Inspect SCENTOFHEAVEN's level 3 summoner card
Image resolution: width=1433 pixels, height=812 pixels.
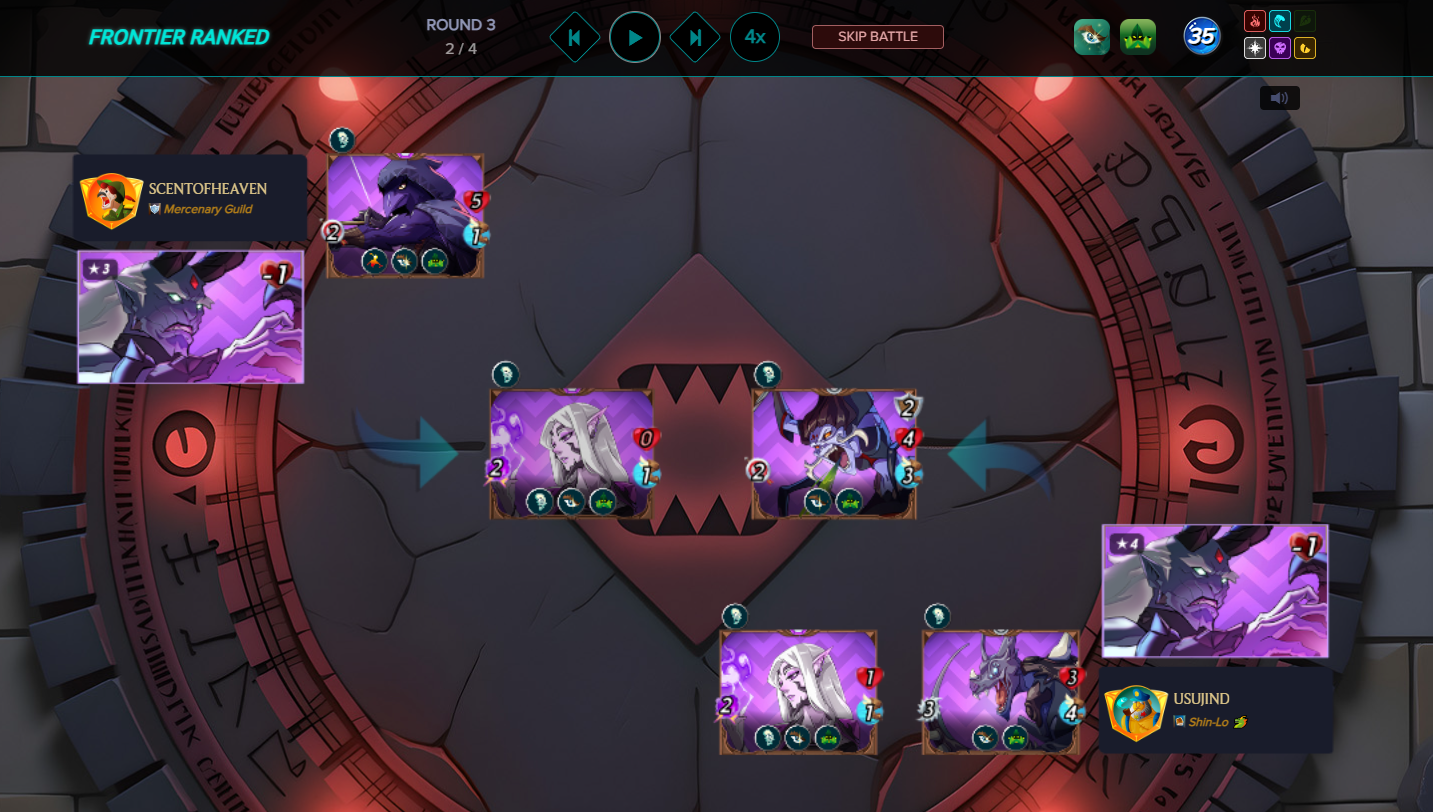(x=190, y=317)
